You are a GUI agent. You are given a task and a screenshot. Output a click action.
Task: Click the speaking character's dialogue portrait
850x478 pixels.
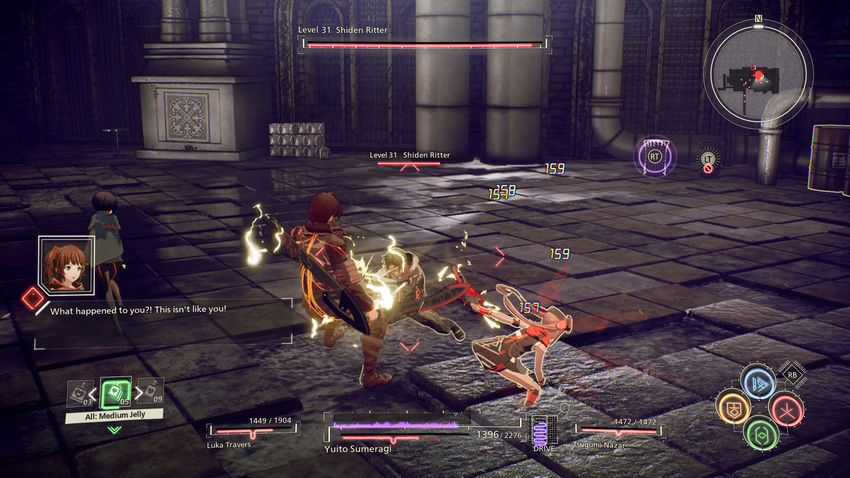tap(63, 262)
